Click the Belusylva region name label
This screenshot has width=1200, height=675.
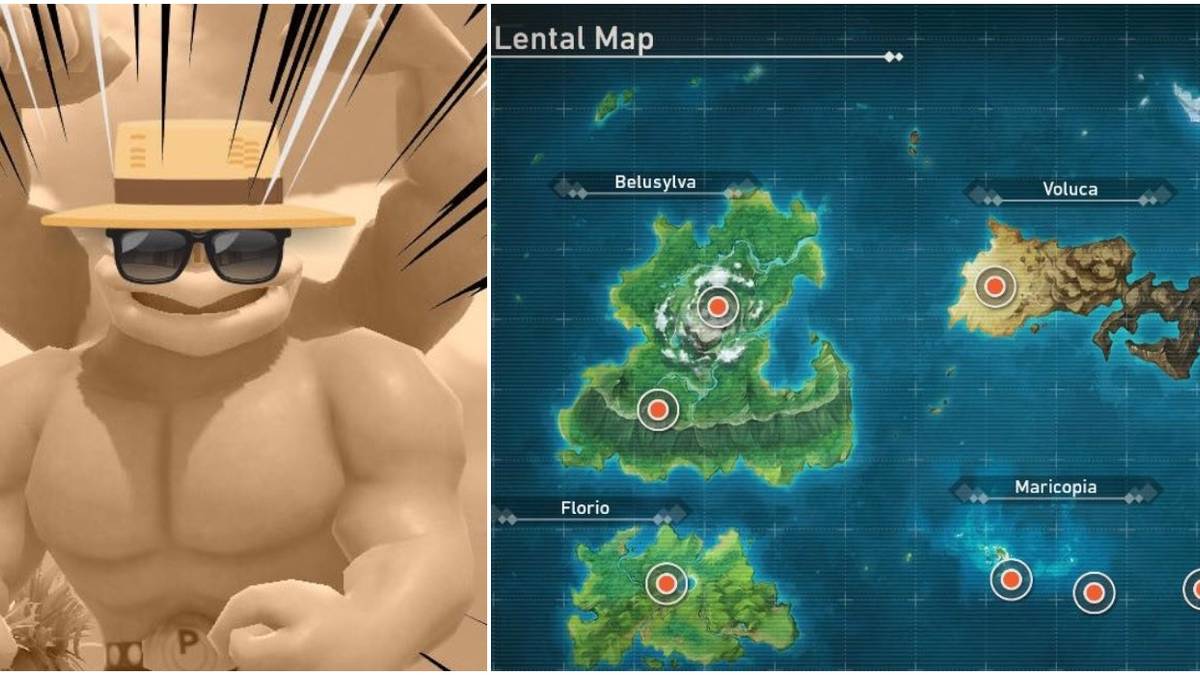[x=655, y=183]
